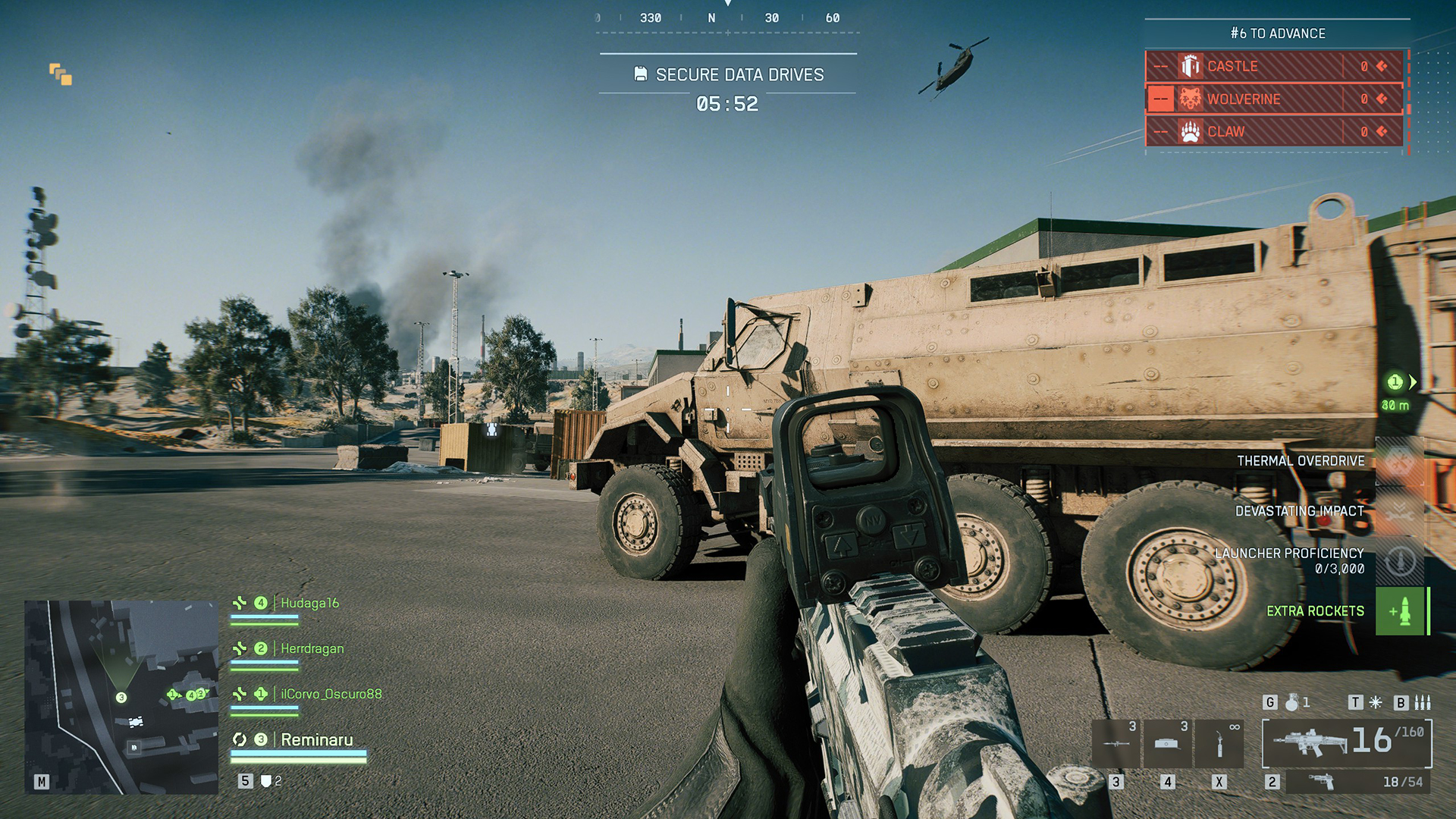Select squadmate ilCorvo_Oscuro88 in squad list
This screenshot has width=1456, height=819.
[x=331, y=694]
